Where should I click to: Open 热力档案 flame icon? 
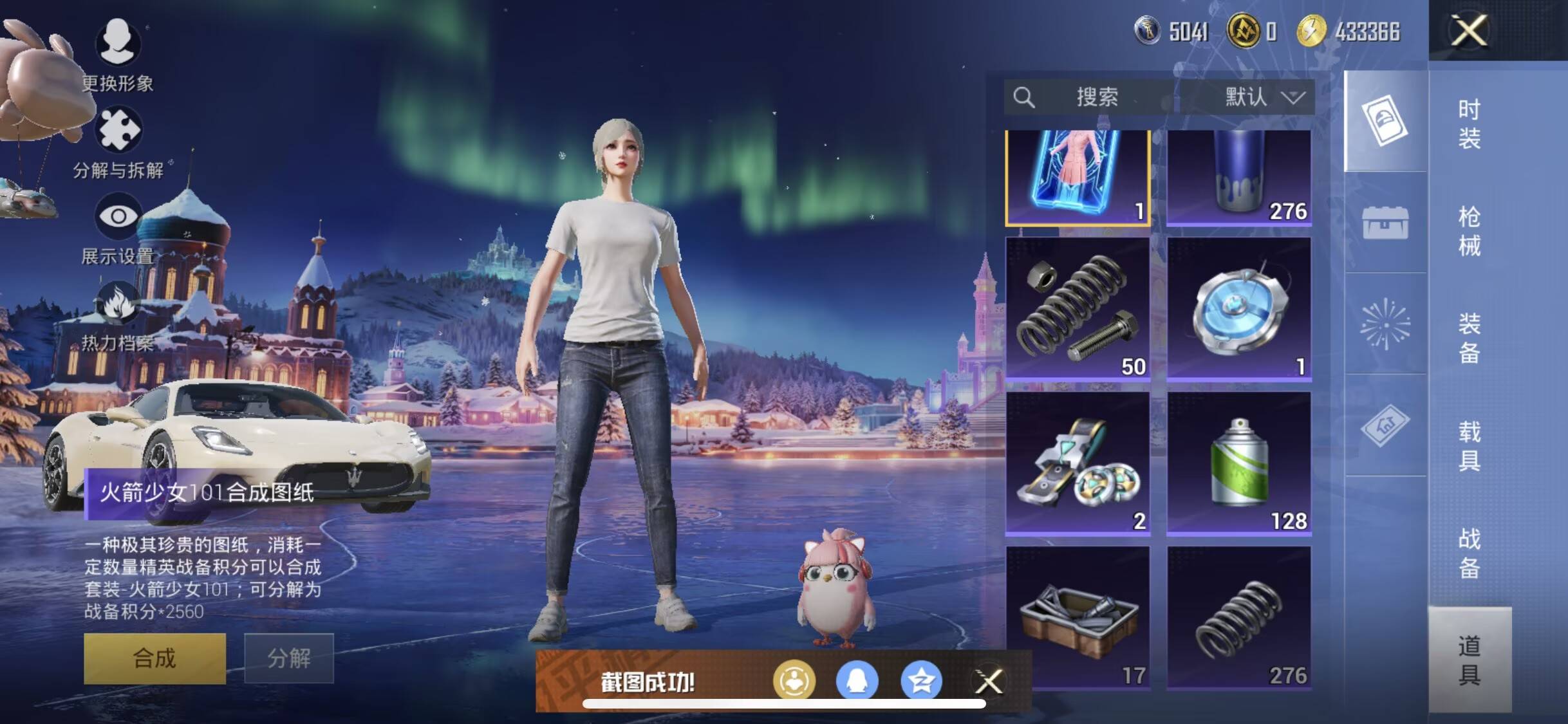(118, 304)
